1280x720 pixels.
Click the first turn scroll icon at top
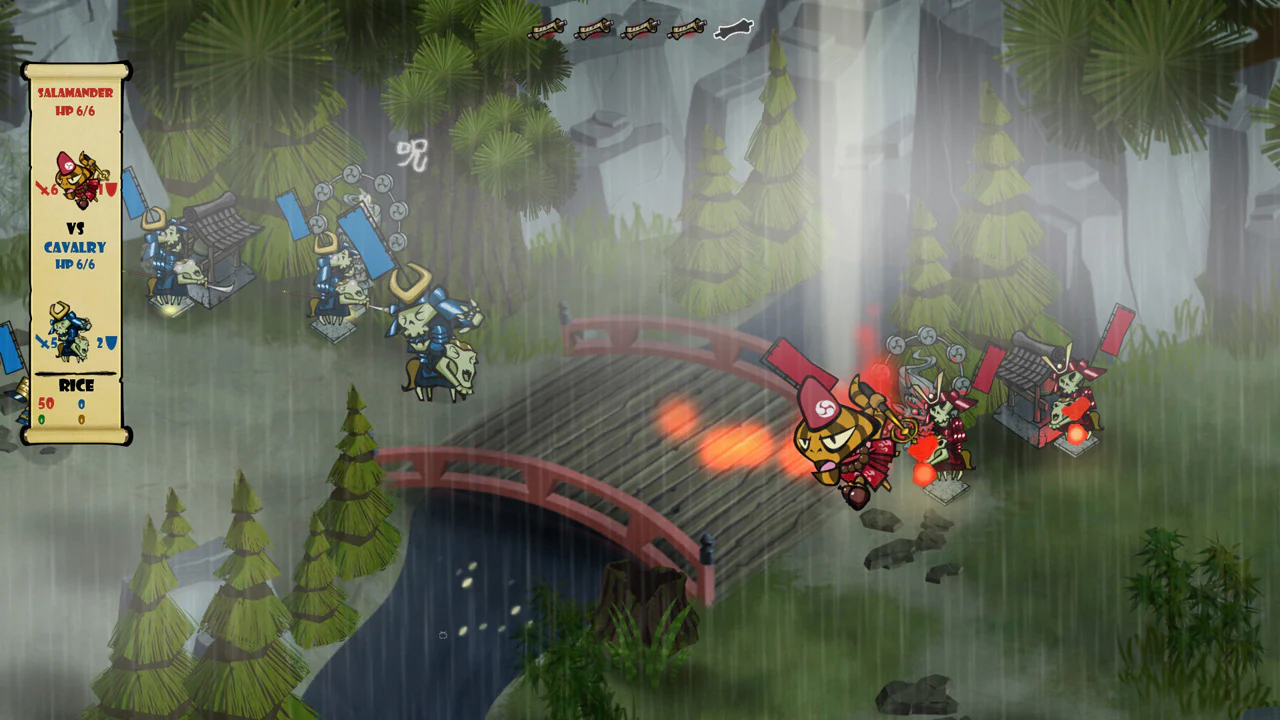pos(549,28)
